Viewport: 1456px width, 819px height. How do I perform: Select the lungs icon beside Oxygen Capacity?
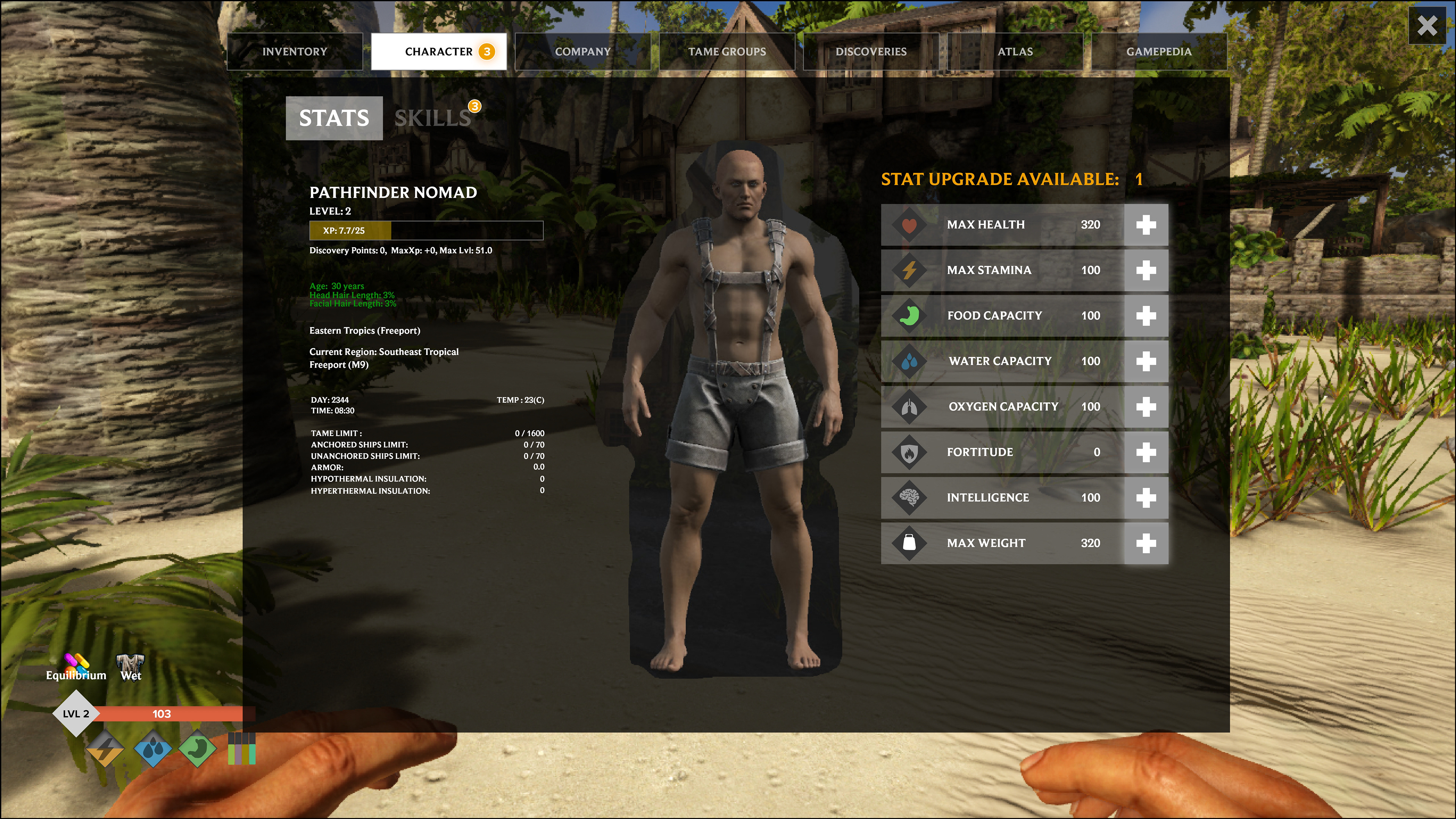tap(910, 406)
